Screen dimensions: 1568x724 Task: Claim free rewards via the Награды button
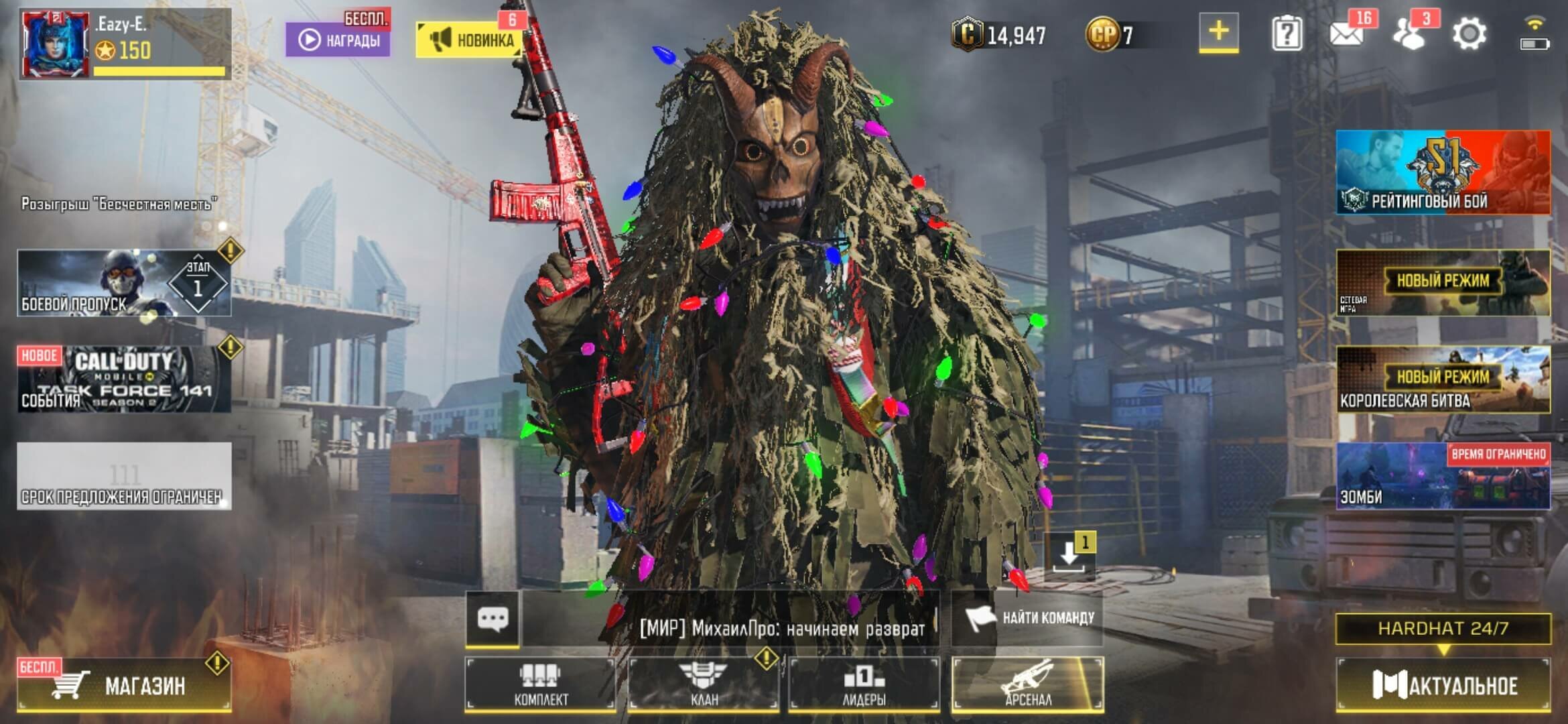338,40
